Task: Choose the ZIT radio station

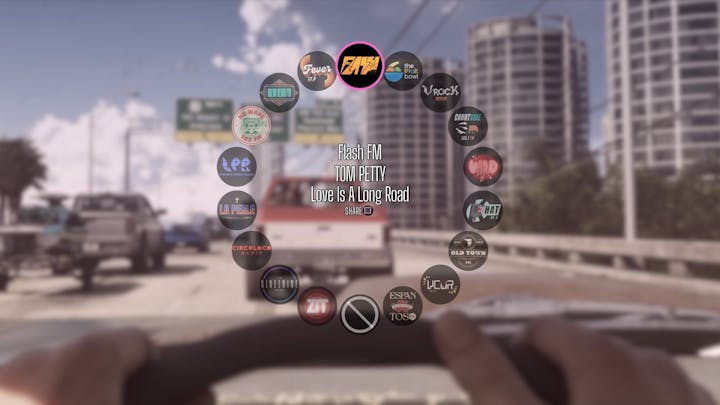Action: (317, 306)
